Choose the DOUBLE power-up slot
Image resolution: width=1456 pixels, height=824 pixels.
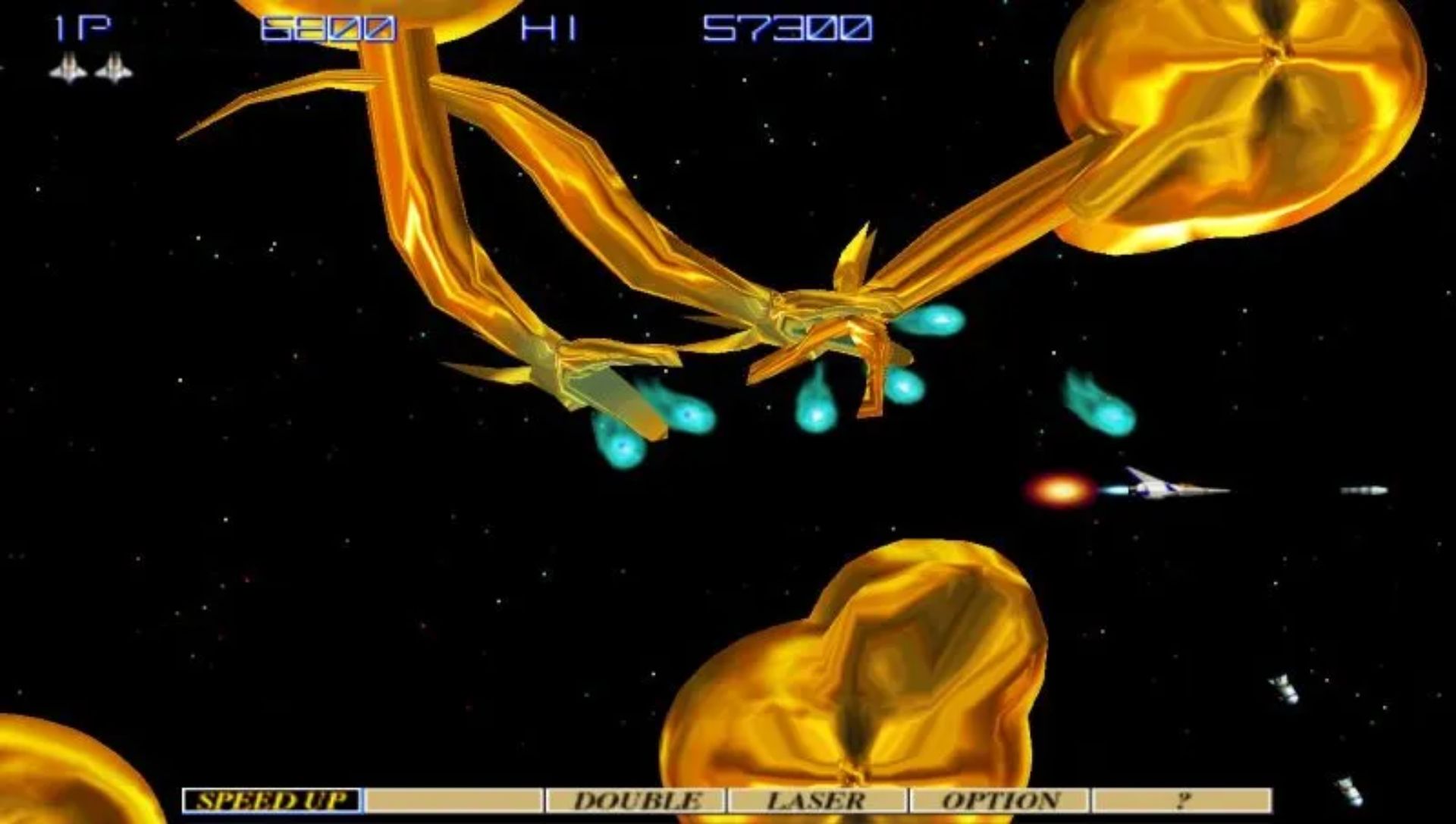(636, 801)
